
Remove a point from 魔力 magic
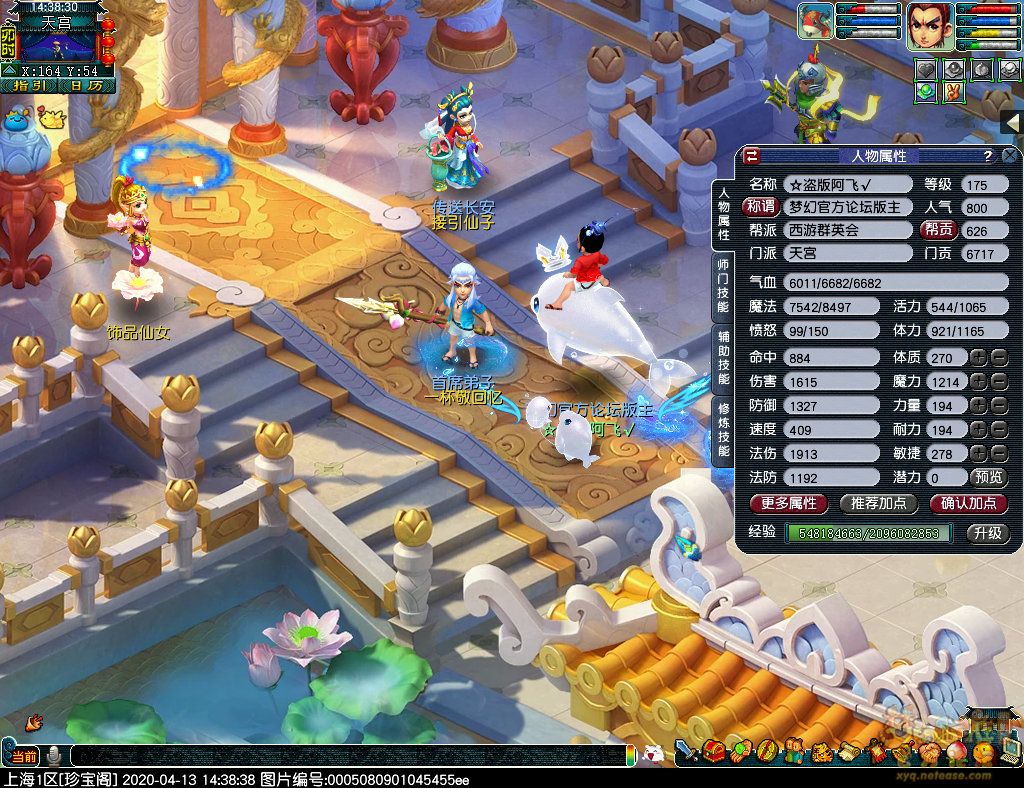coord(1000,382)
